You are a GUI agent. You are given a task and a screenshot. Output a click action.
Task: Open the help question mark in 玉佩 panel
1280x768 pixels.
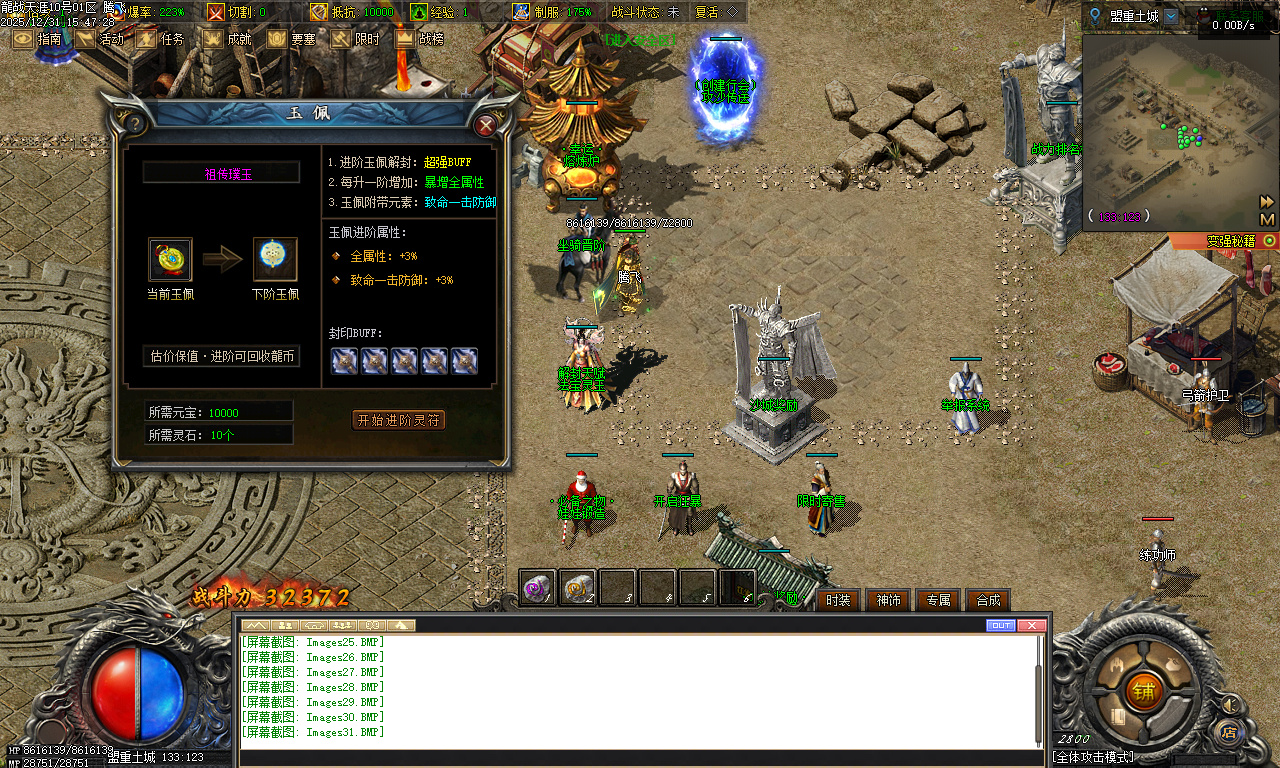(x=133, y=125)
